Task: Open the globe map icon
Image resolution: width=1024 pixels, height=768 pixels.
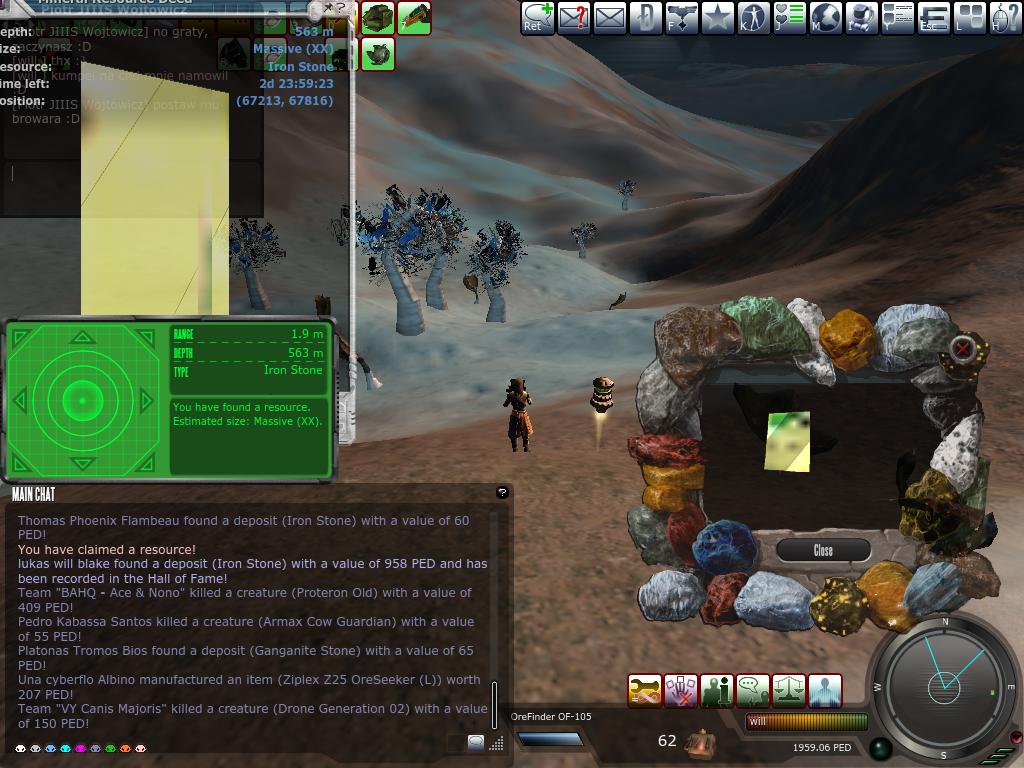Action: tap(825, 18)
